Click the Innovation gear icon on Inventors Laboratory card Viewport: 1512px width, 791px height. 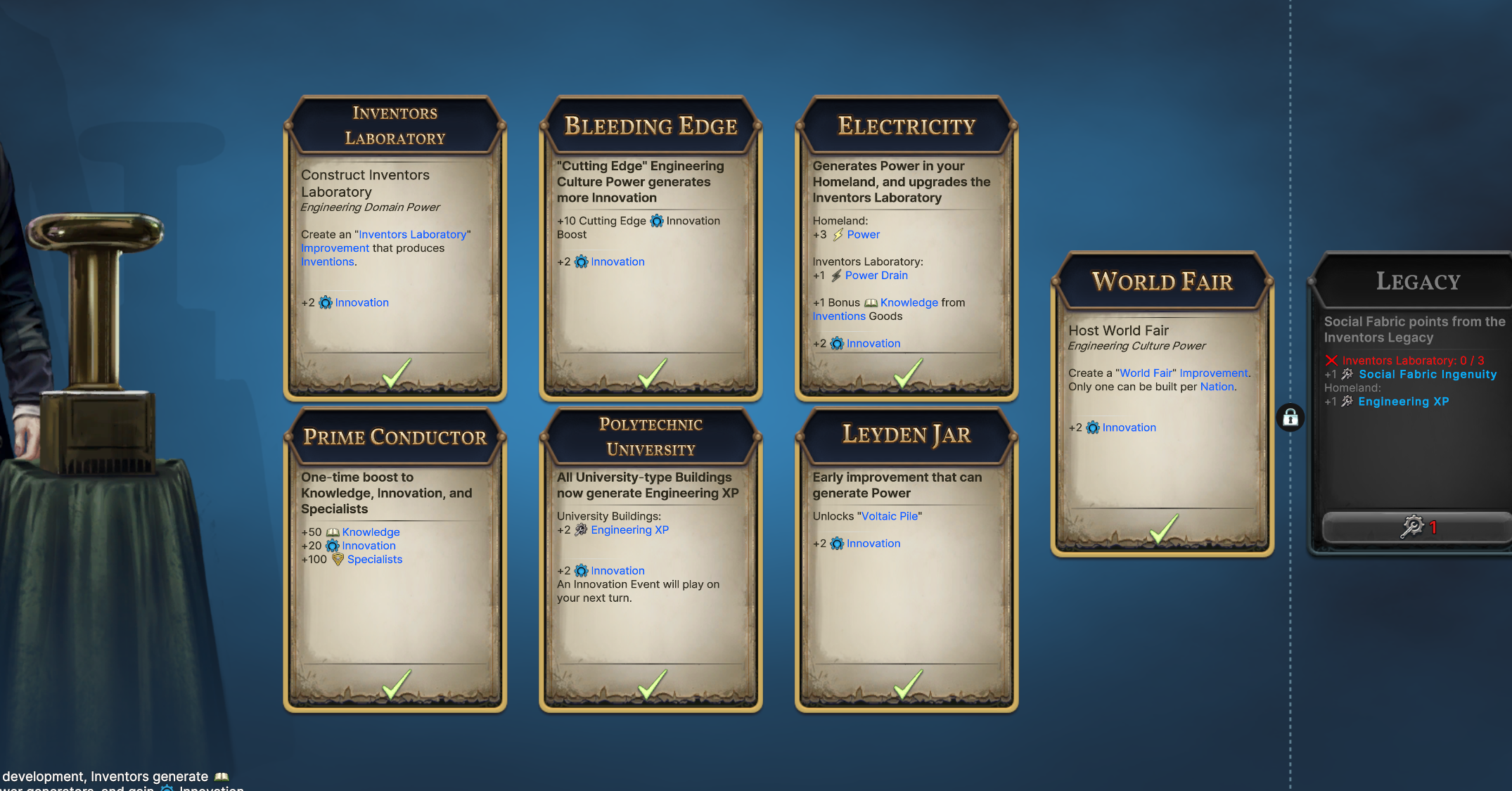[325, 302]
